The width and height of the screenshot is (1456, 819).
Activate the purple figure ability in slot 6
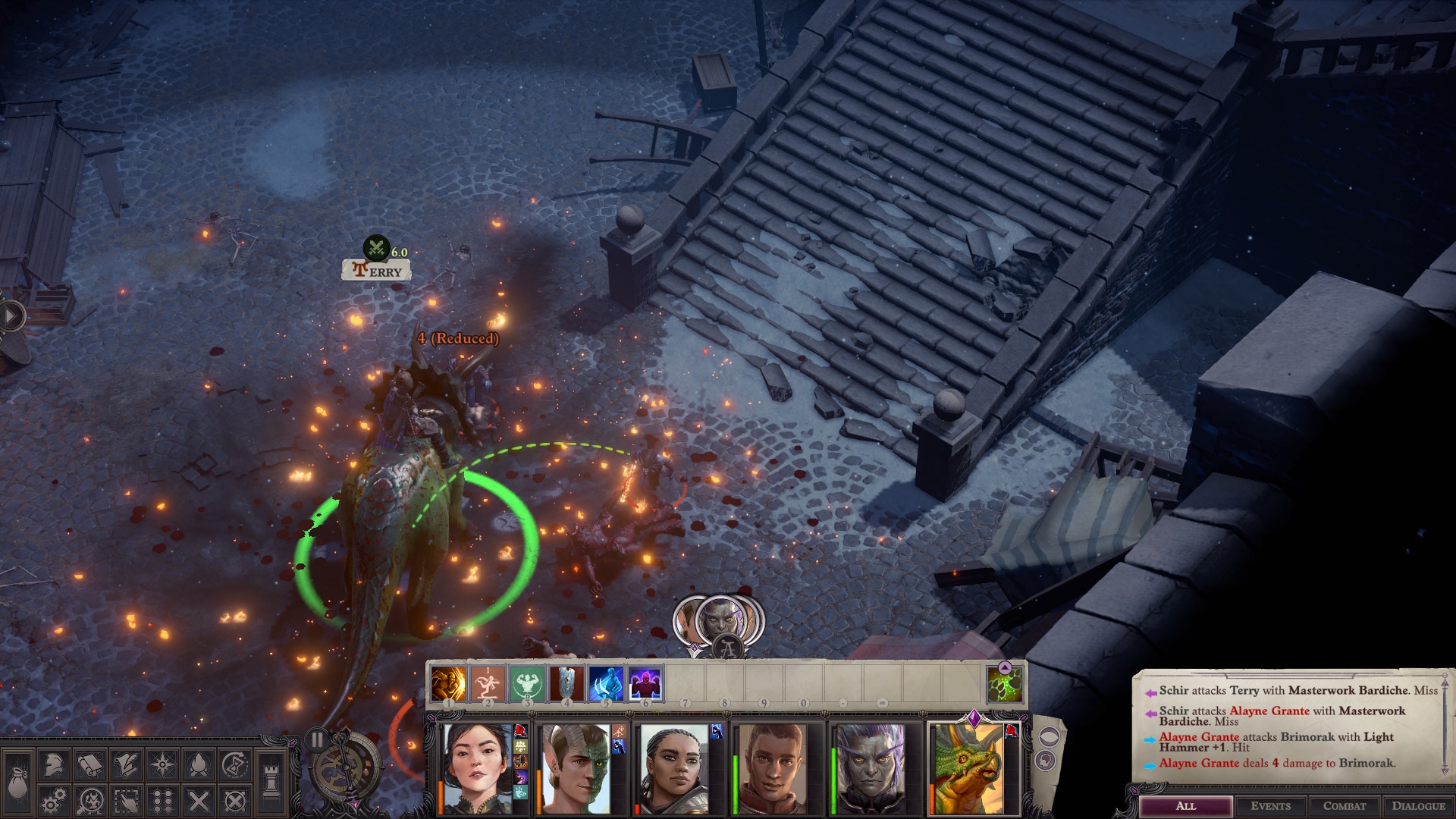(645, 683)
